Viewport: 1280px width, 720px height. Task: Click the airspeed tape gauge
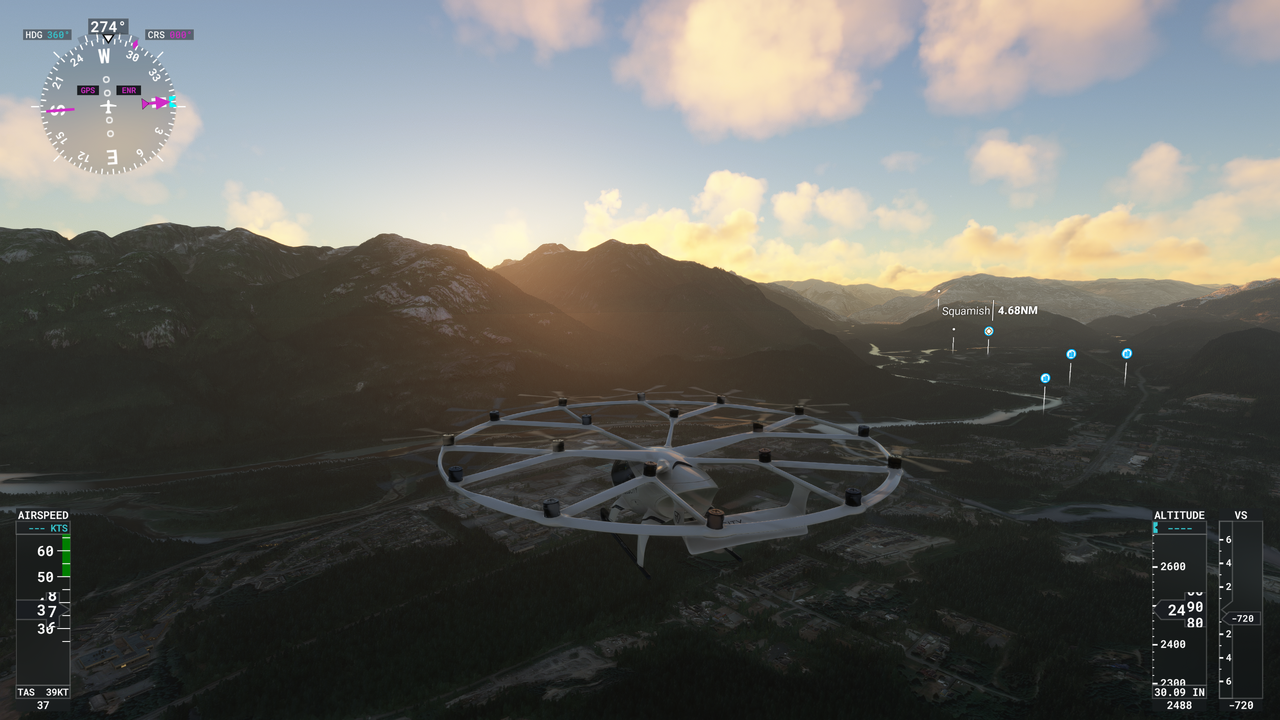coord(43,604)
